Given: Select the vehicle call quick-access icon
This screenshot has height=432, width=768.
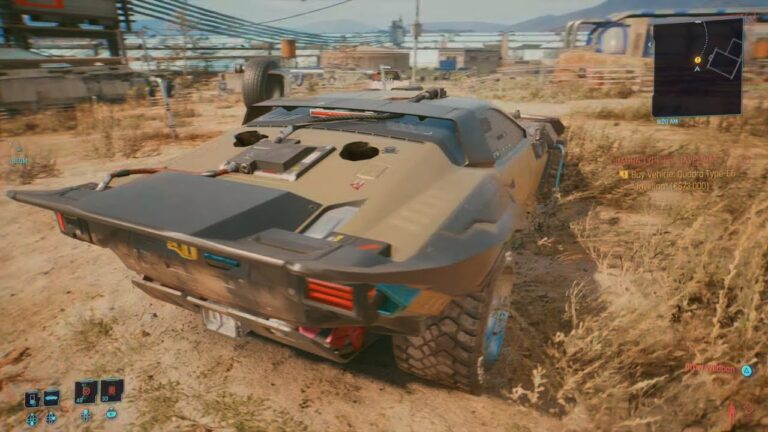Looking at the screenshot, I should (x=51, y=398).
